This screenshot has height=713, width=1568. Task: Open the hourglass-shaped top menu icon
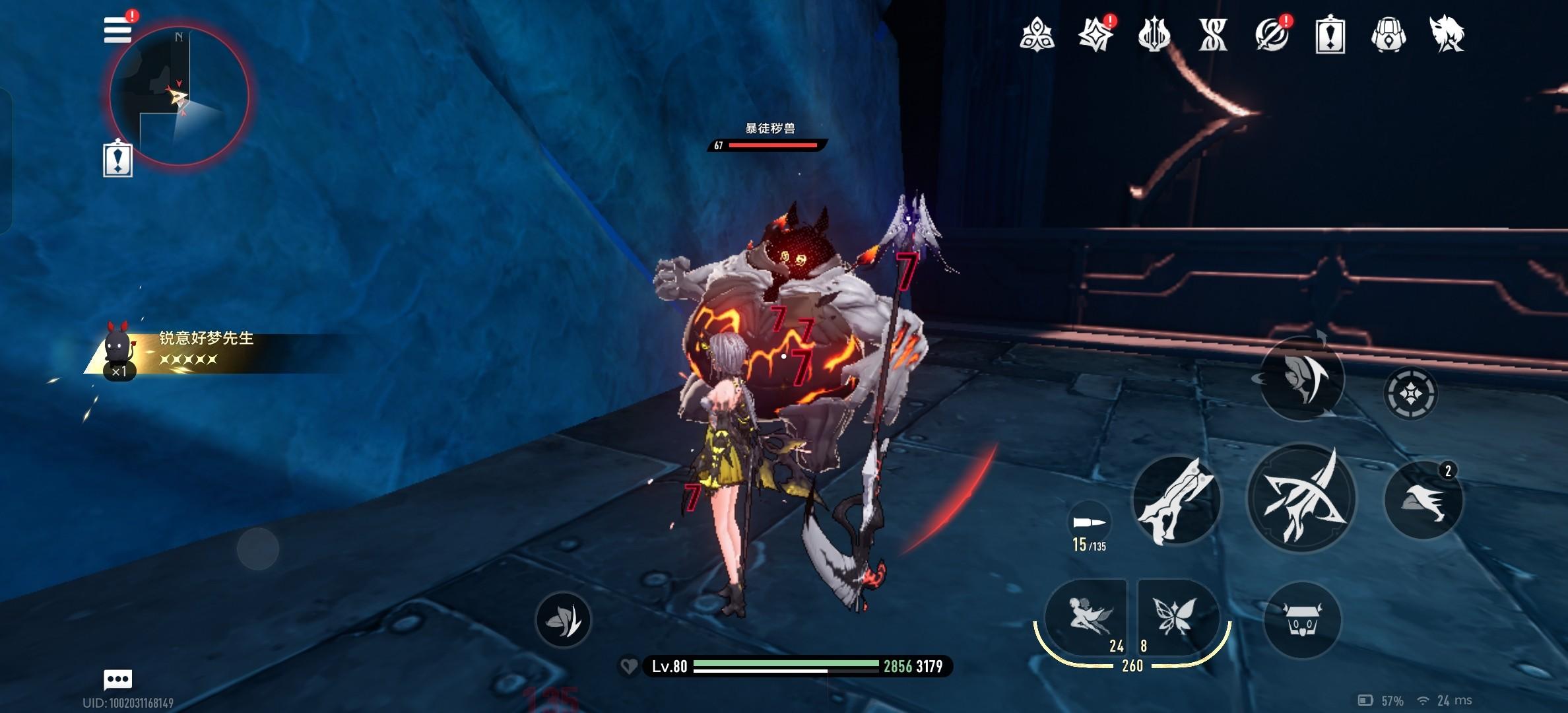pos(1212,34)
